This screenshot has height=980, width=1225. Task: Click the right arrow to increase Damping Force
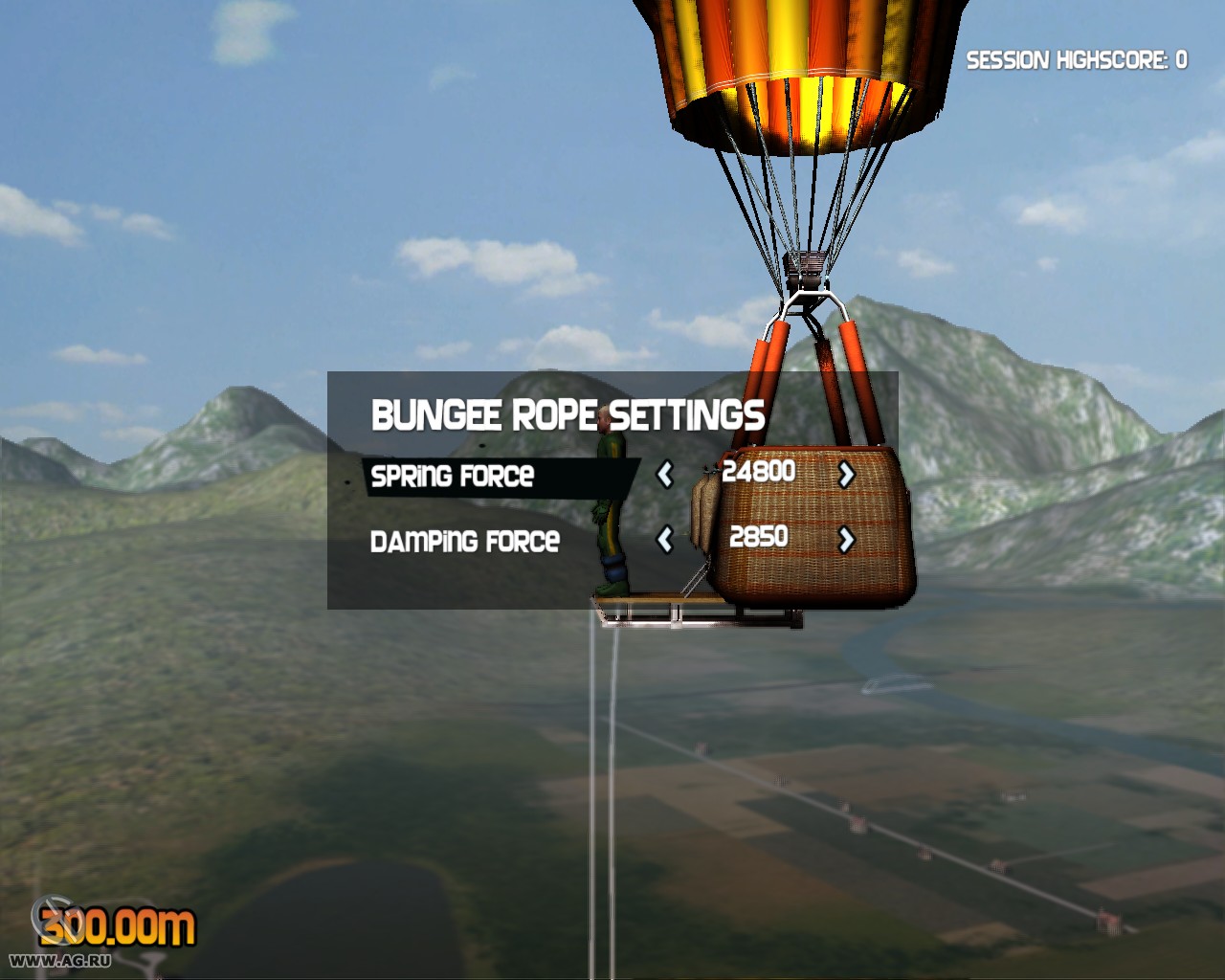[846, 539]
